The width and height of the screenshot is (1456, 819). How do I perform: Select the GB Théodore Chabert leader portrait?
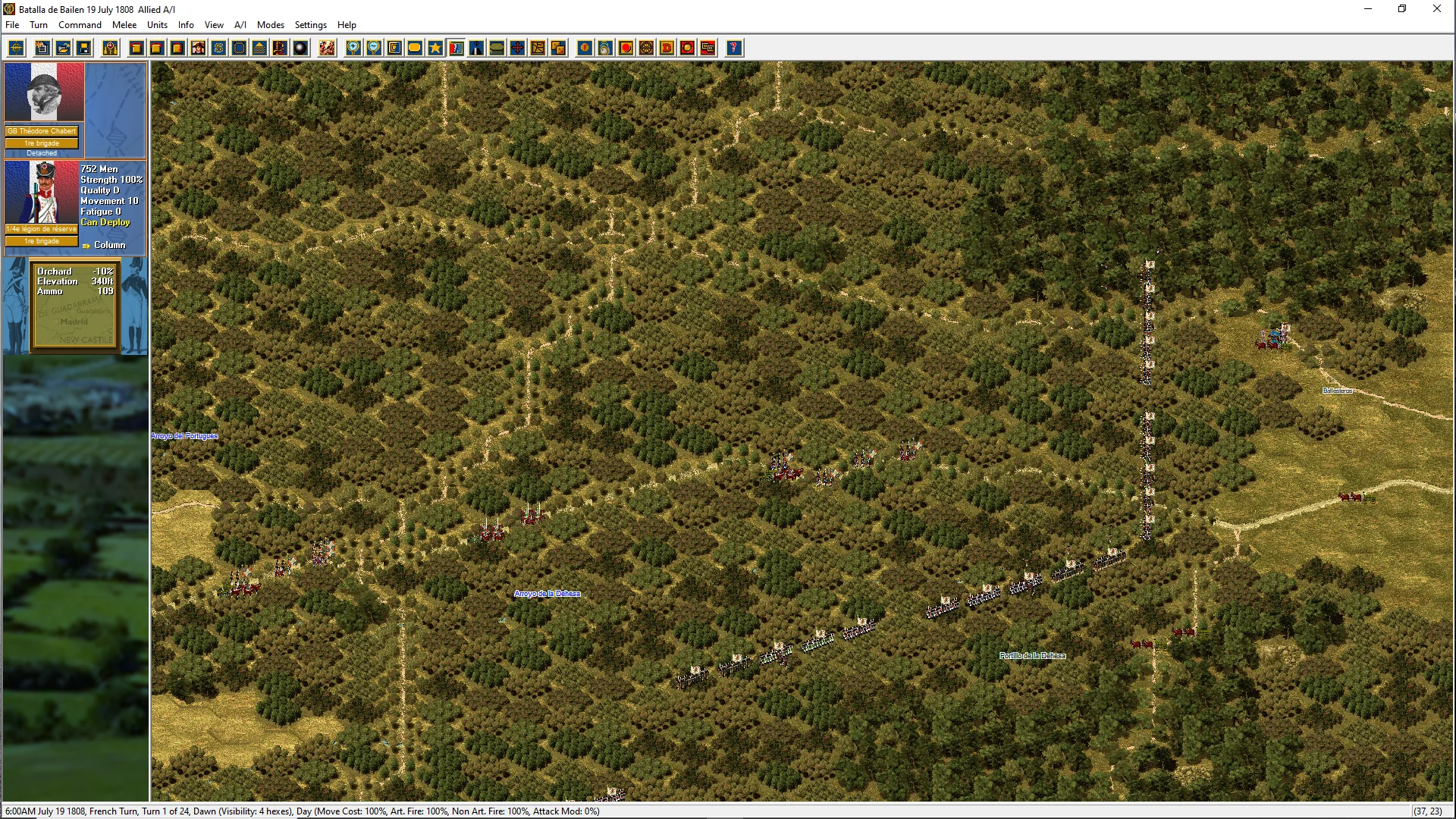(x=44, y=93)
